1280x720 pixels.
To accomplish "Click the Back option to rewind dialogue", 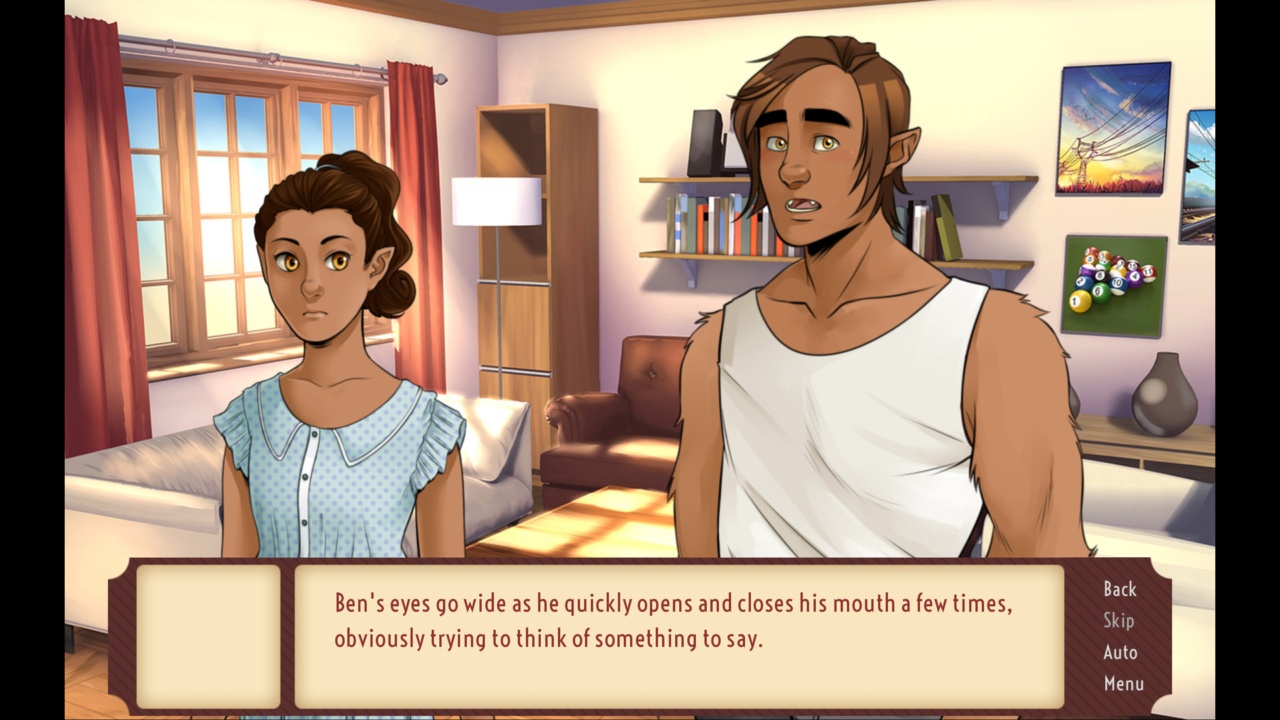I will pos(1119,590).
